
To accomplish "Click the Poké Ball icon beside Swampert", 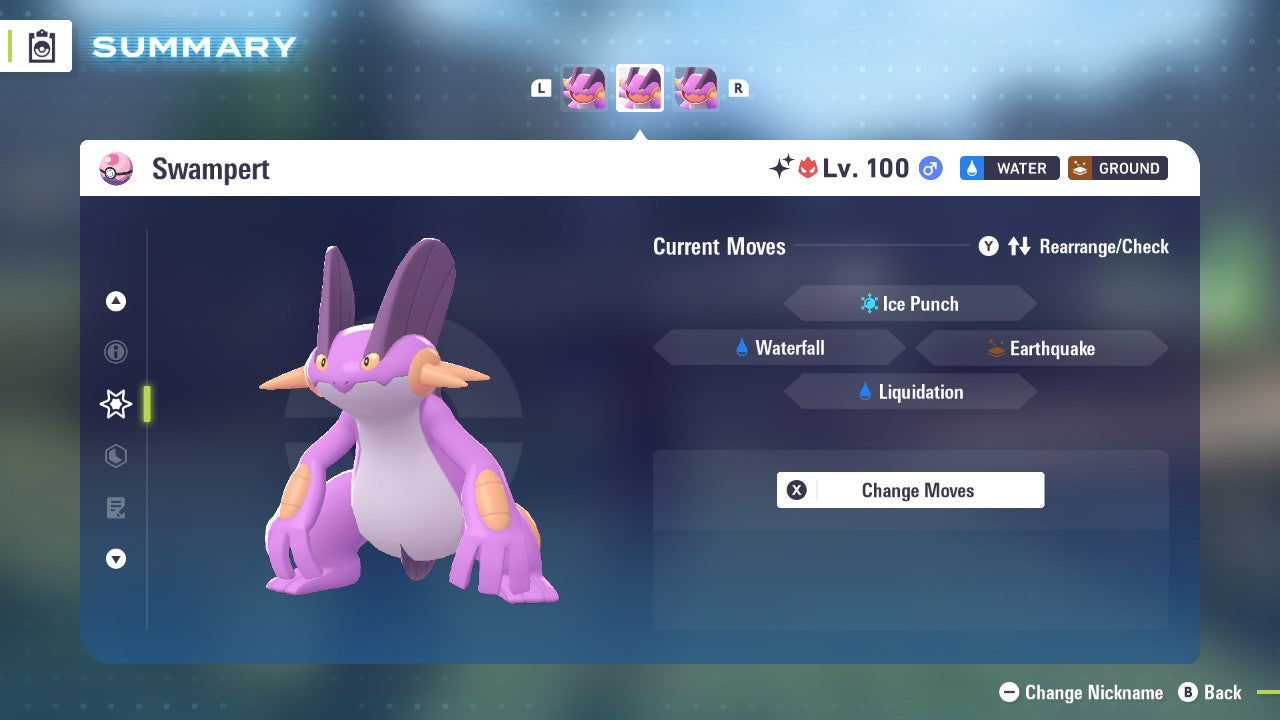I will pos(116,168).
